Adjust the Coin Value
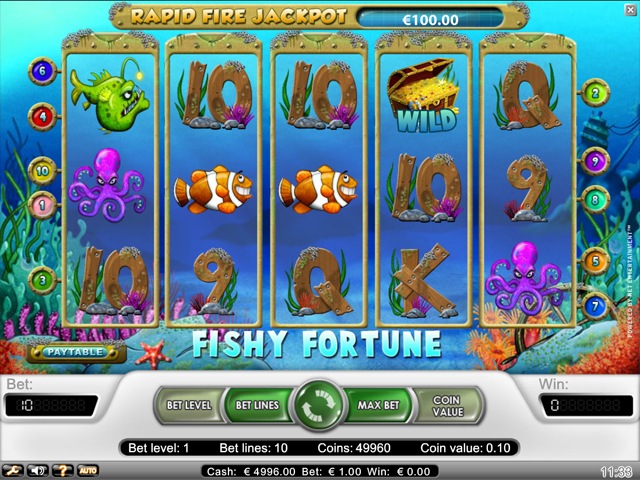Image resolution: width=640 pixels, height=480 pixels. point(448,407)
